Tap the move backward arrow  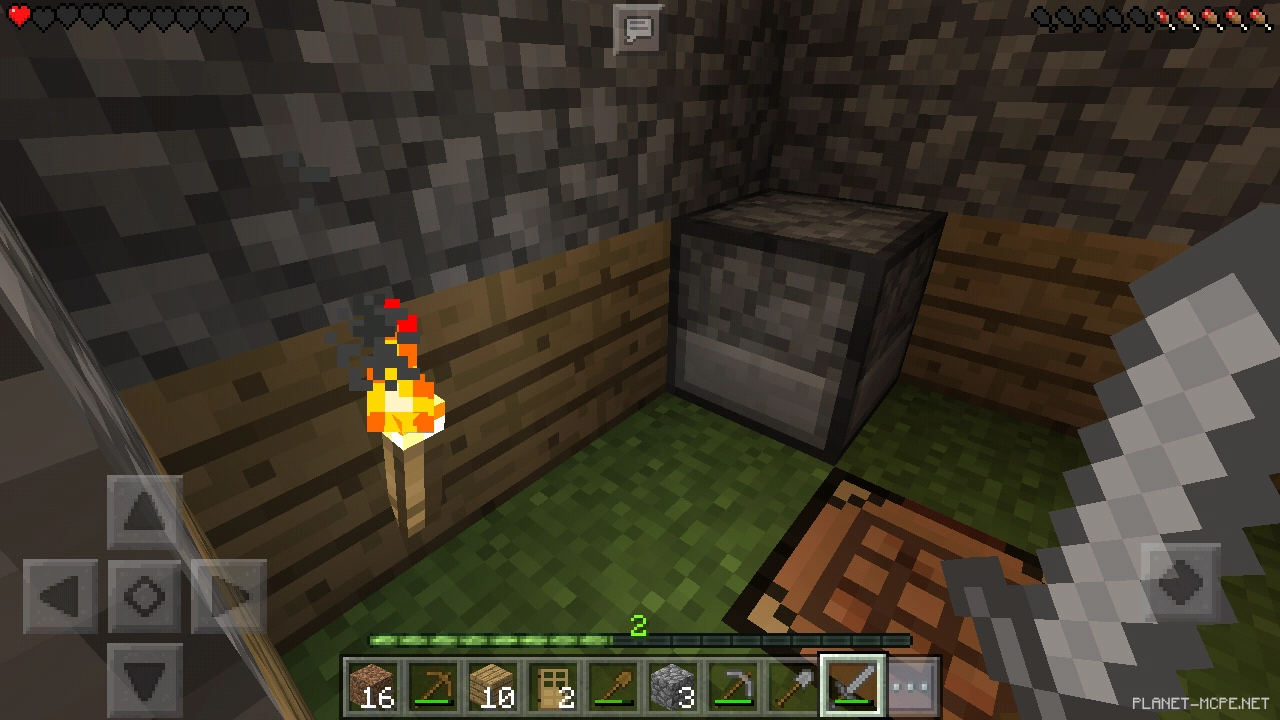tap(145, 680)
